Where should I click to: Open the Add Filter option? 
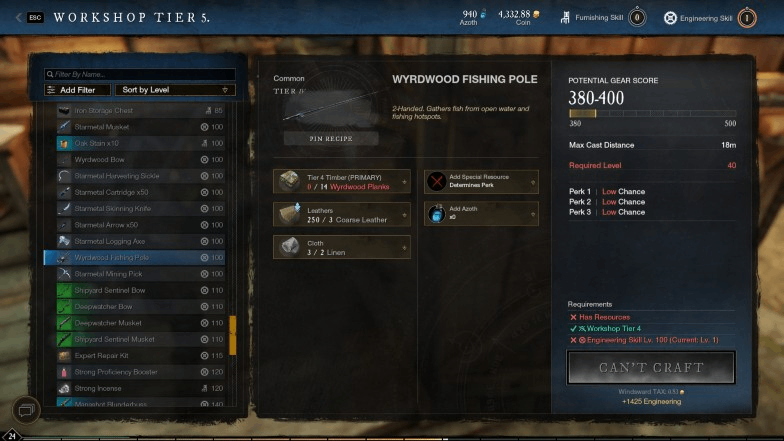(x=78, y=90)
